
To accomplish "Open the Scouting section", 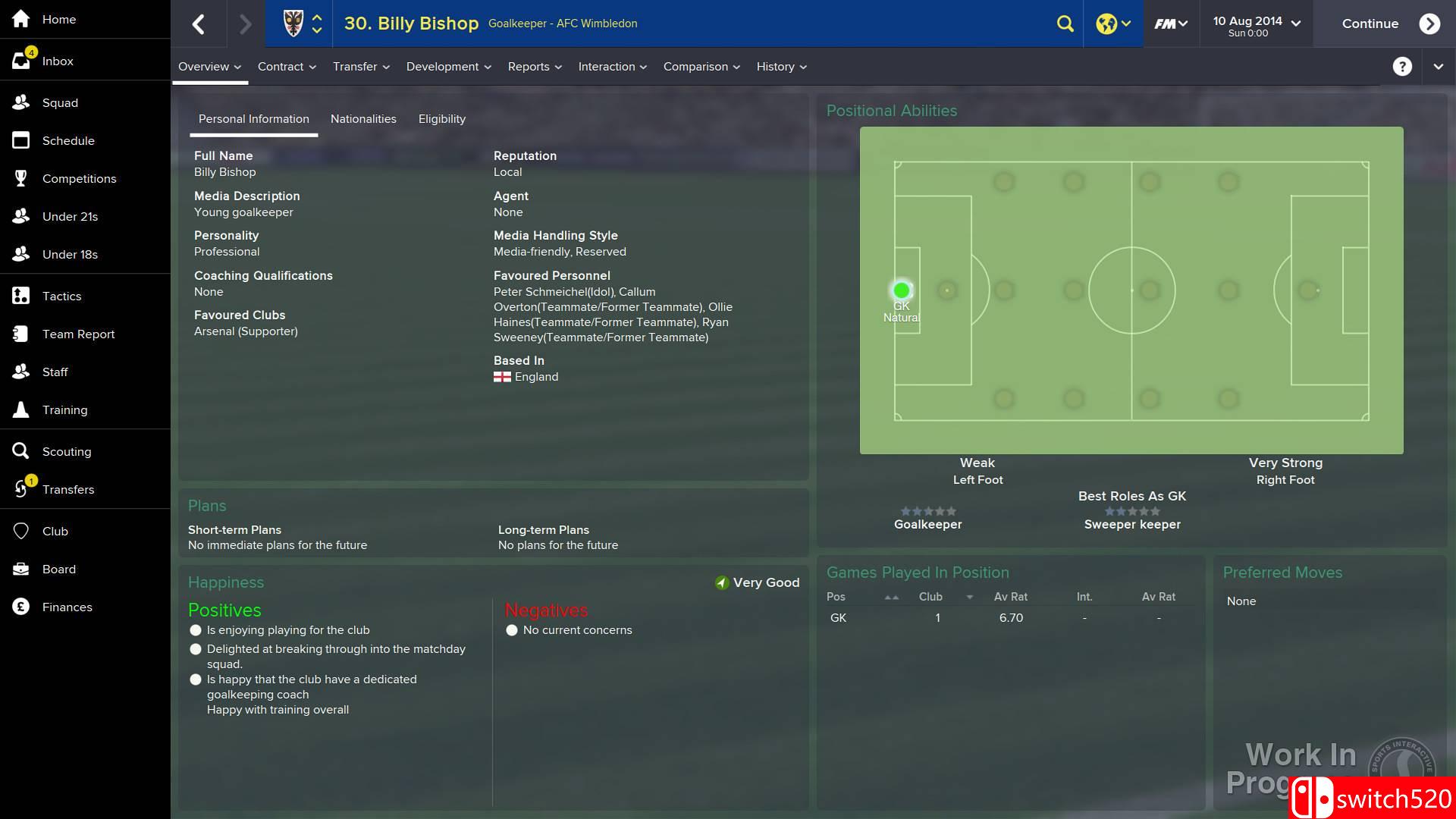I will click(x=65, y=451).
